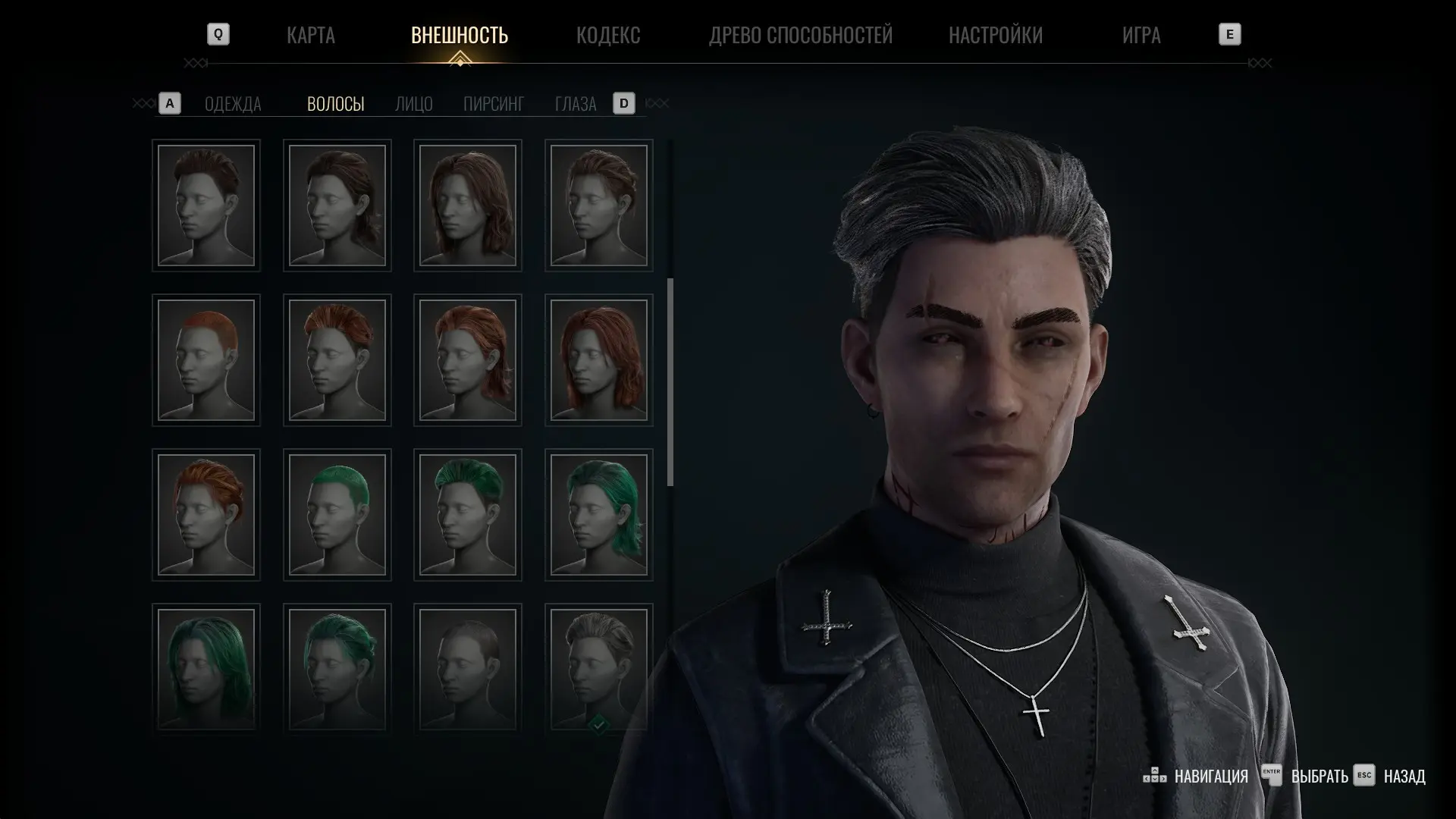Switch to the Кодекс tab

click(x=607, y=35)
